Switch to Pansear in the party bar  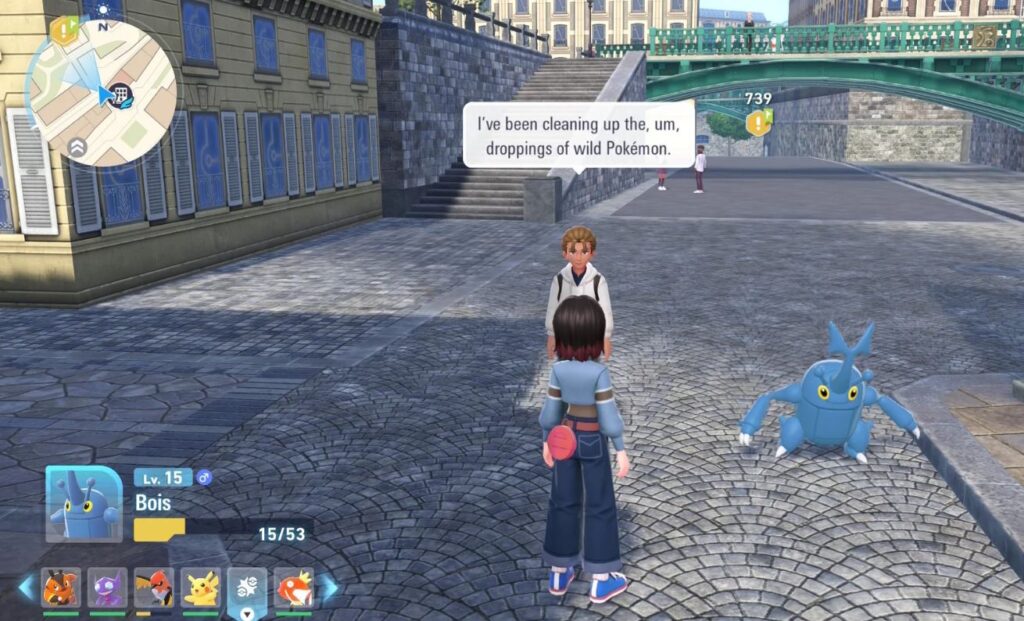tap(61, 587)
